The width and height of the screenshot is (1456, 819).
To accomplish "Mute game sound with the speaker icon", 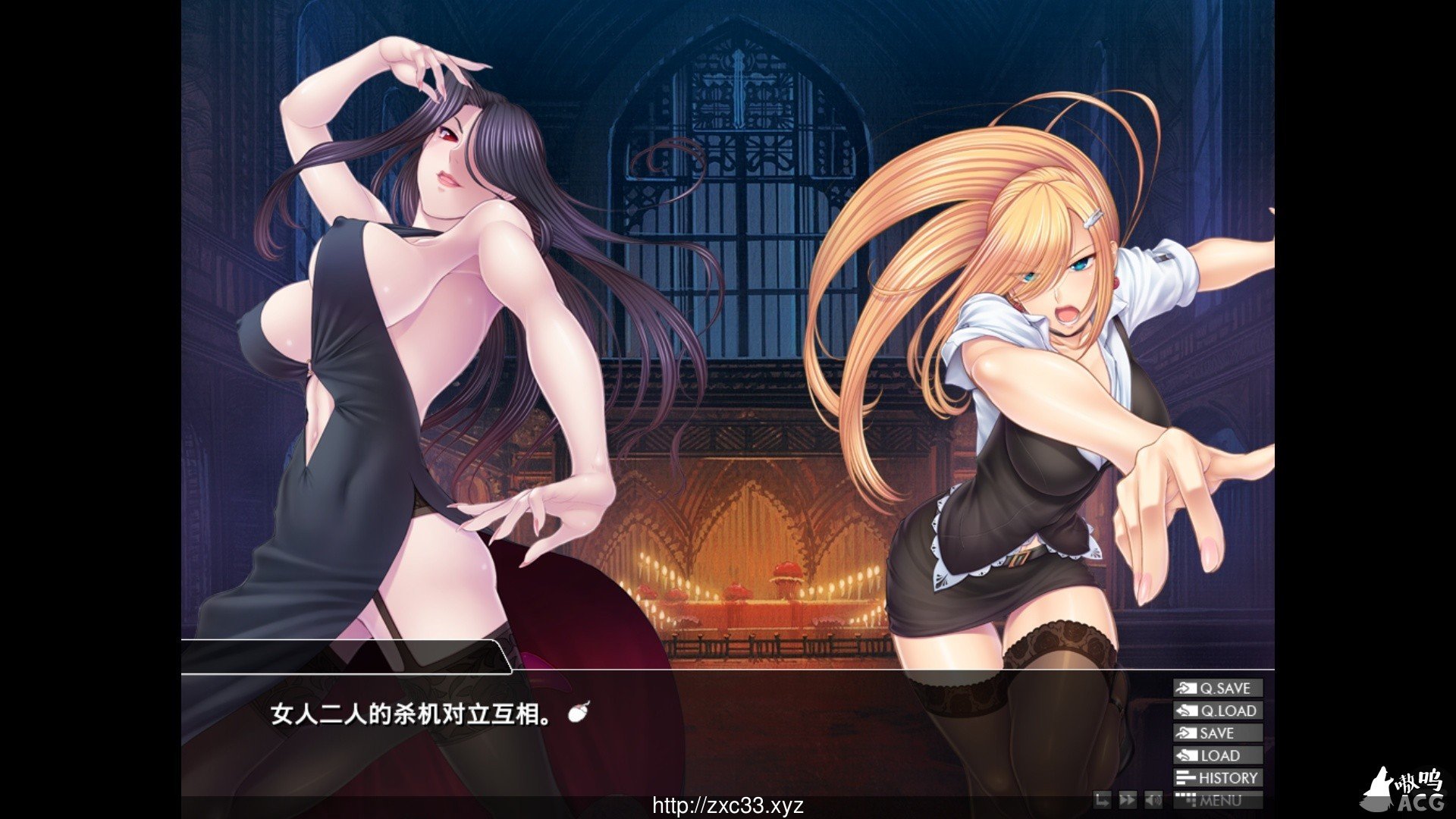I will pos(1153,799).
